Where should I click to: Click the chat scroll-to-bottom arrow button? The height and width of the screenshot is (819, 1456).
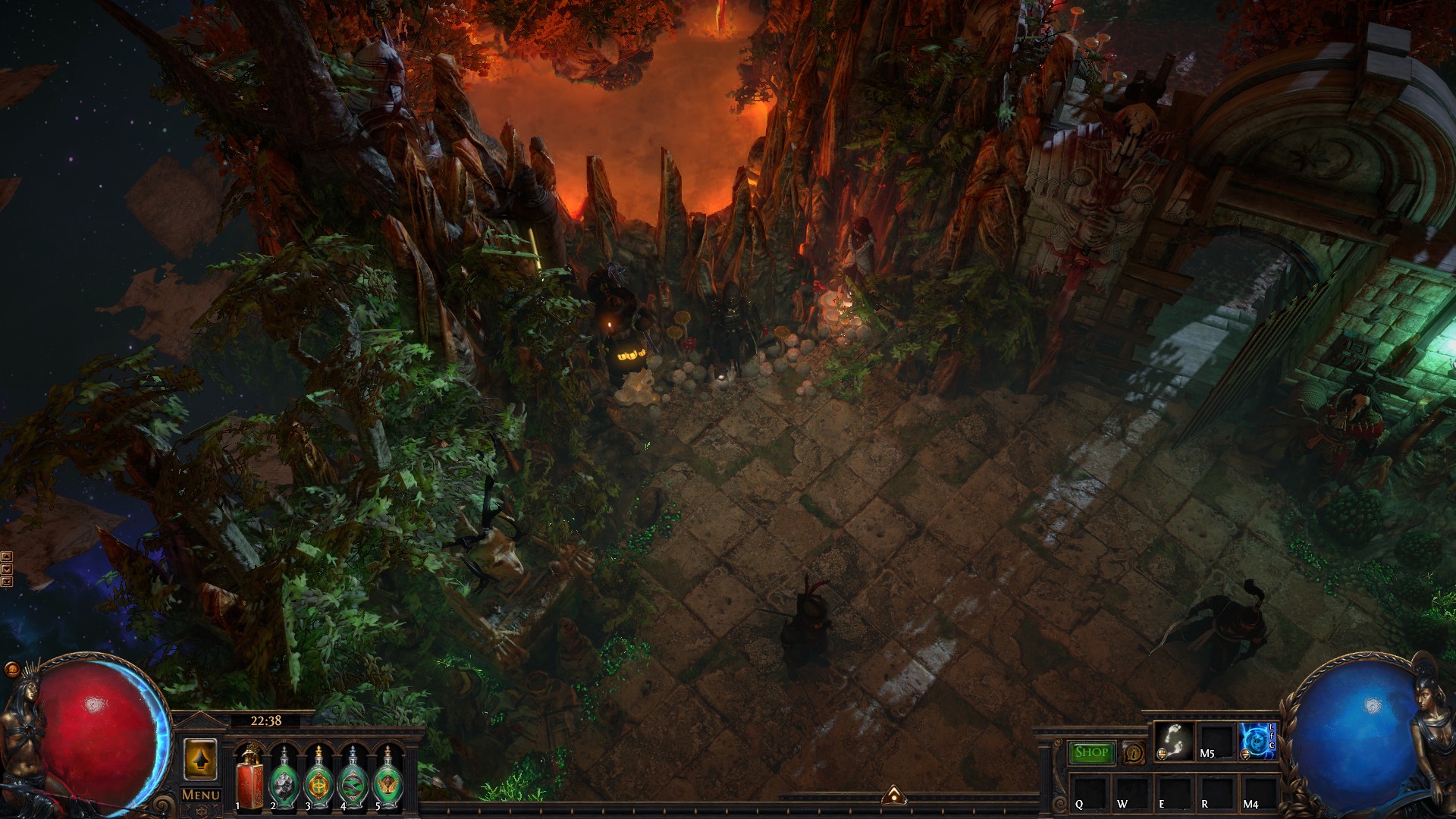[x=7, y=582]
